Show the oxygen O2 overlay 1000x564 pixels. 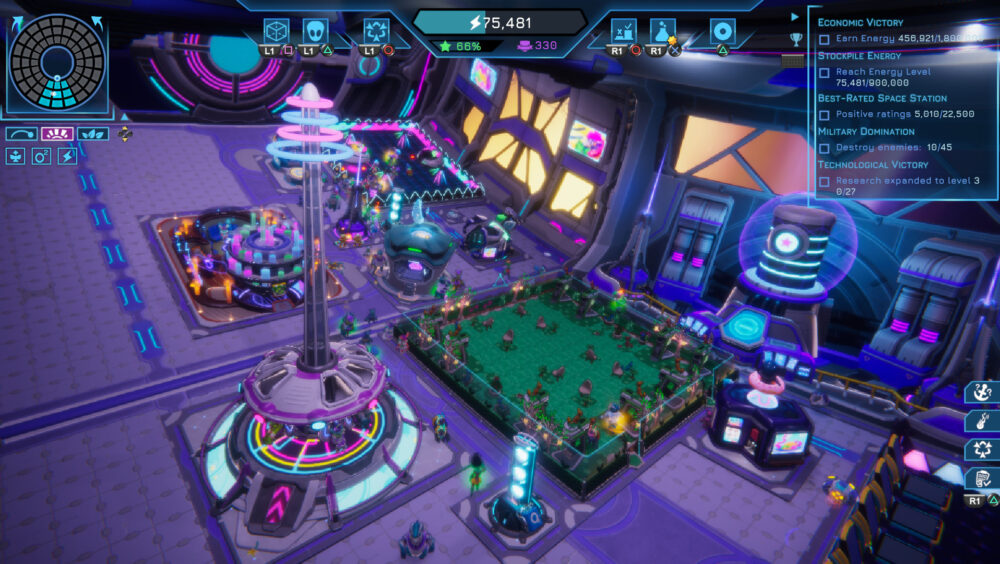click(x=41, y=156)
